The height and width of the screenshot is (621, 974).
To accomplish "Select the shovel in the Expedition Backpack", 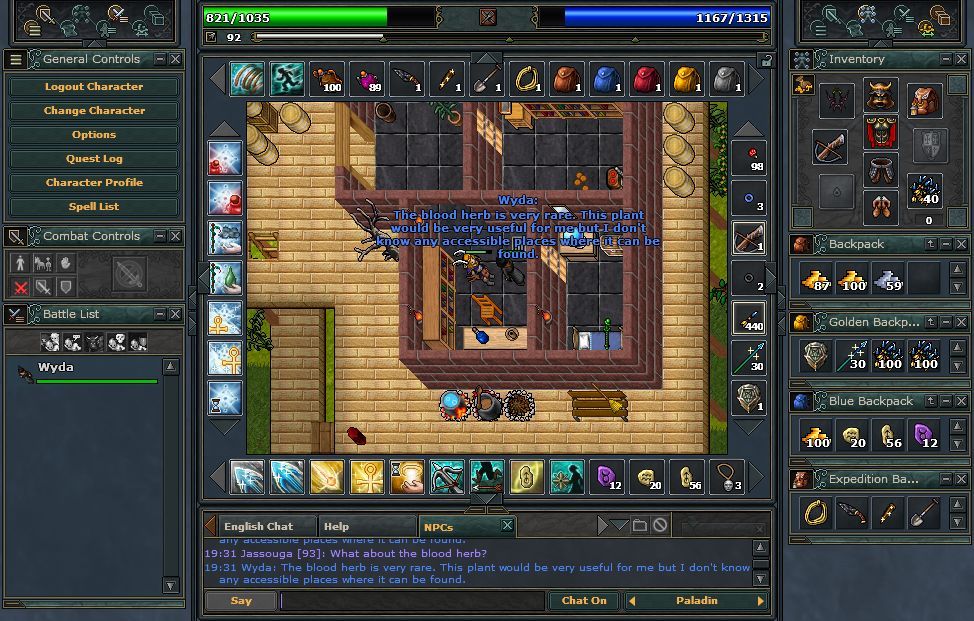I will pyautogui.click(x=923, y=514).
